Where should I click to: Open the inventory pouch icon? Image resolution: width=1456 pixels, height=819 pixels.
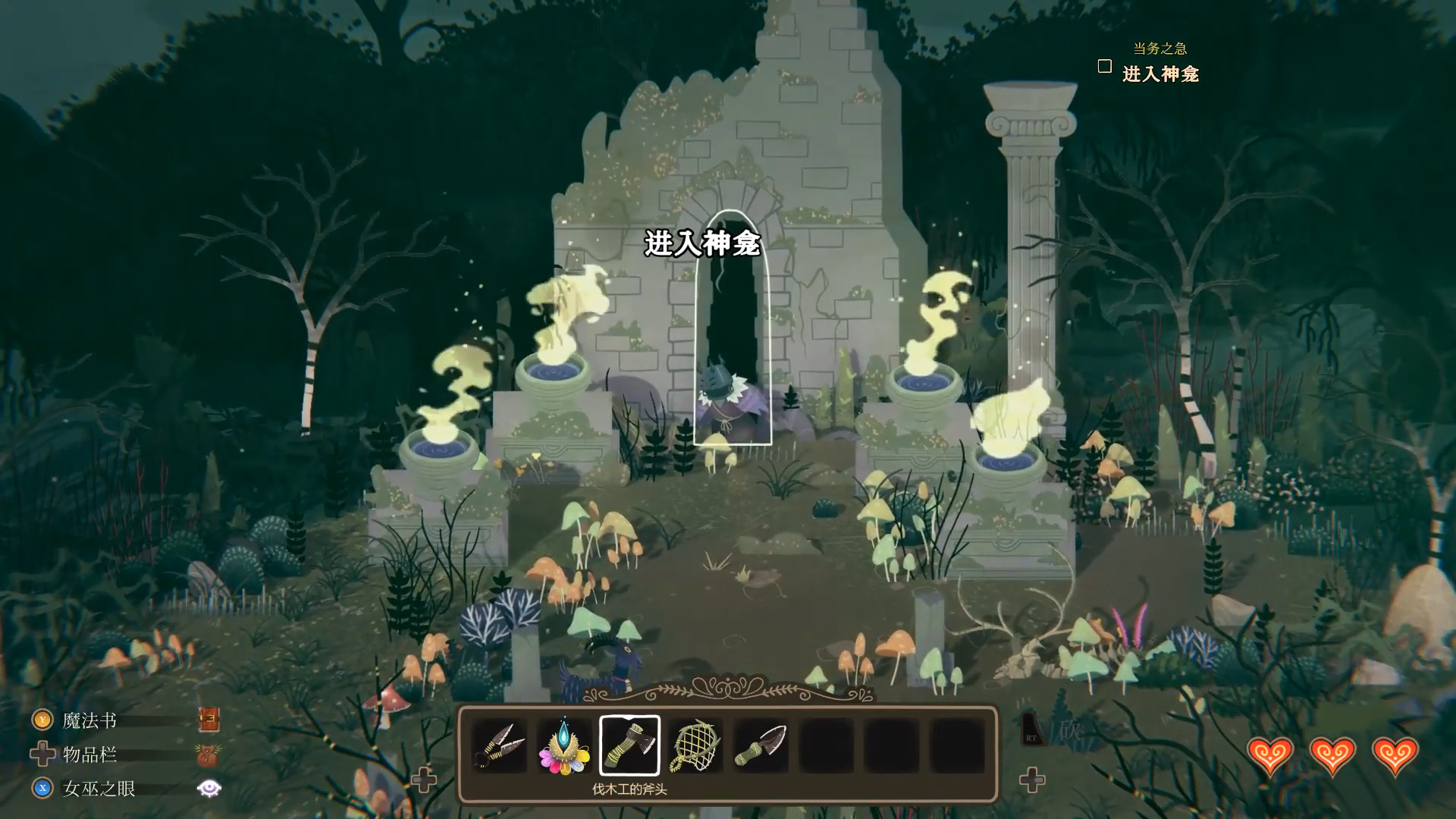207,755
